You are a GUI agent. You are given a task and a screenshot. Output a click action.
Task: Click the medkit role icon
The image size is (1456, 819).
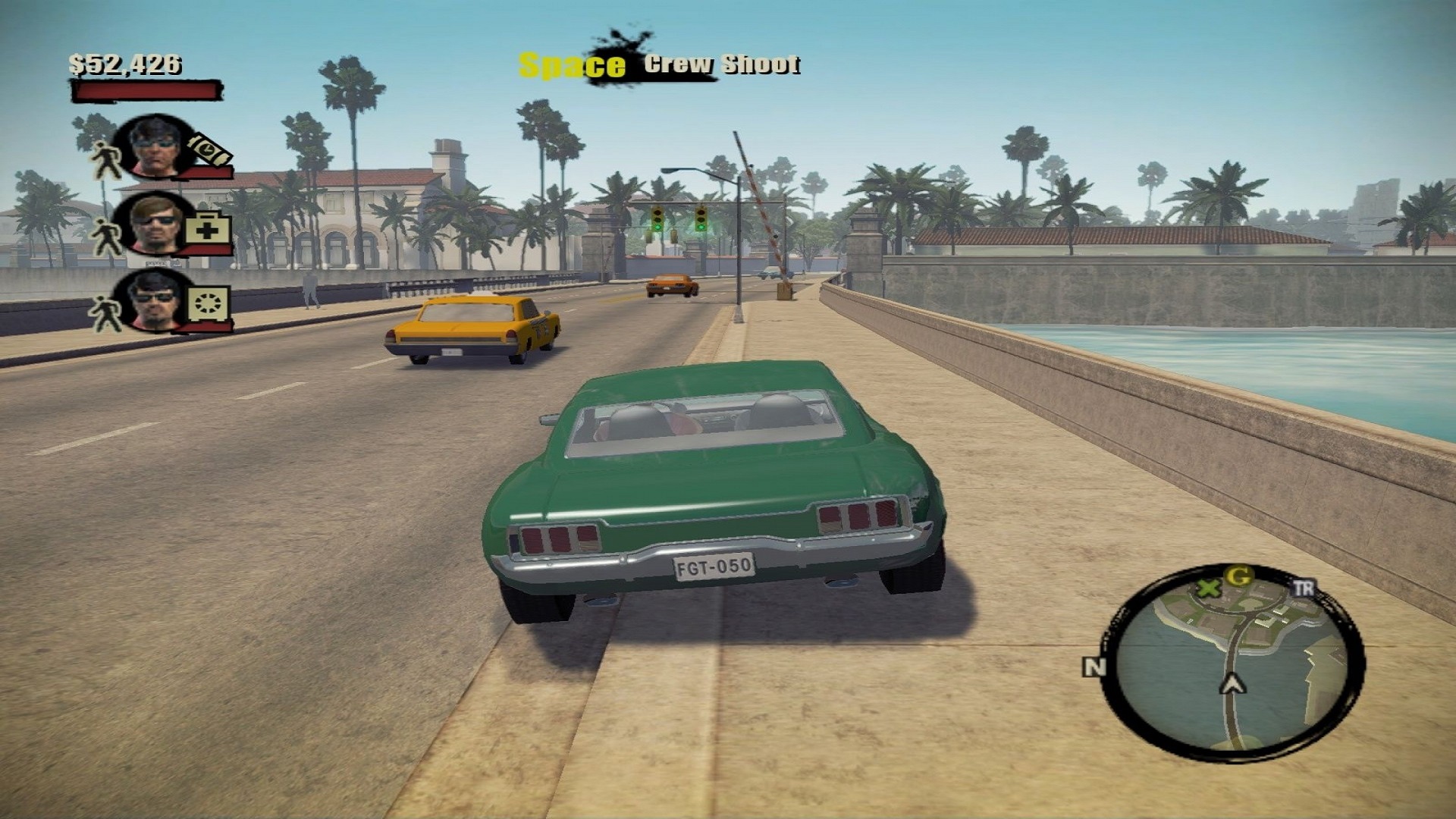click(208, 227)
